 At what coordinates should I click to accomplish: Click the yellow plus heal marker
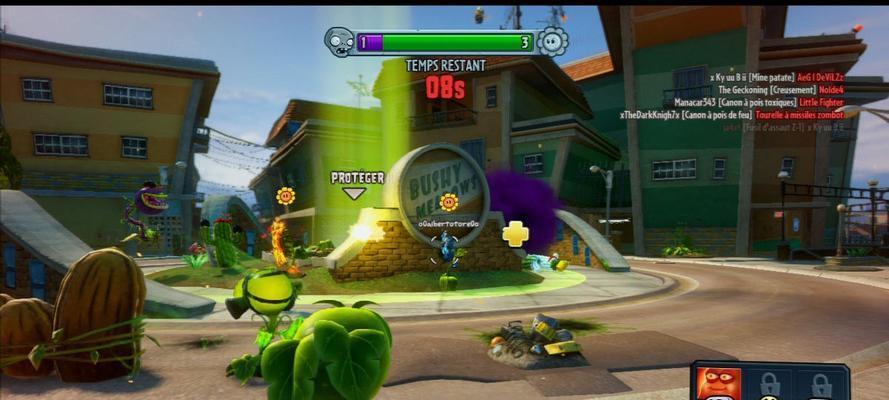click(515, 233)
